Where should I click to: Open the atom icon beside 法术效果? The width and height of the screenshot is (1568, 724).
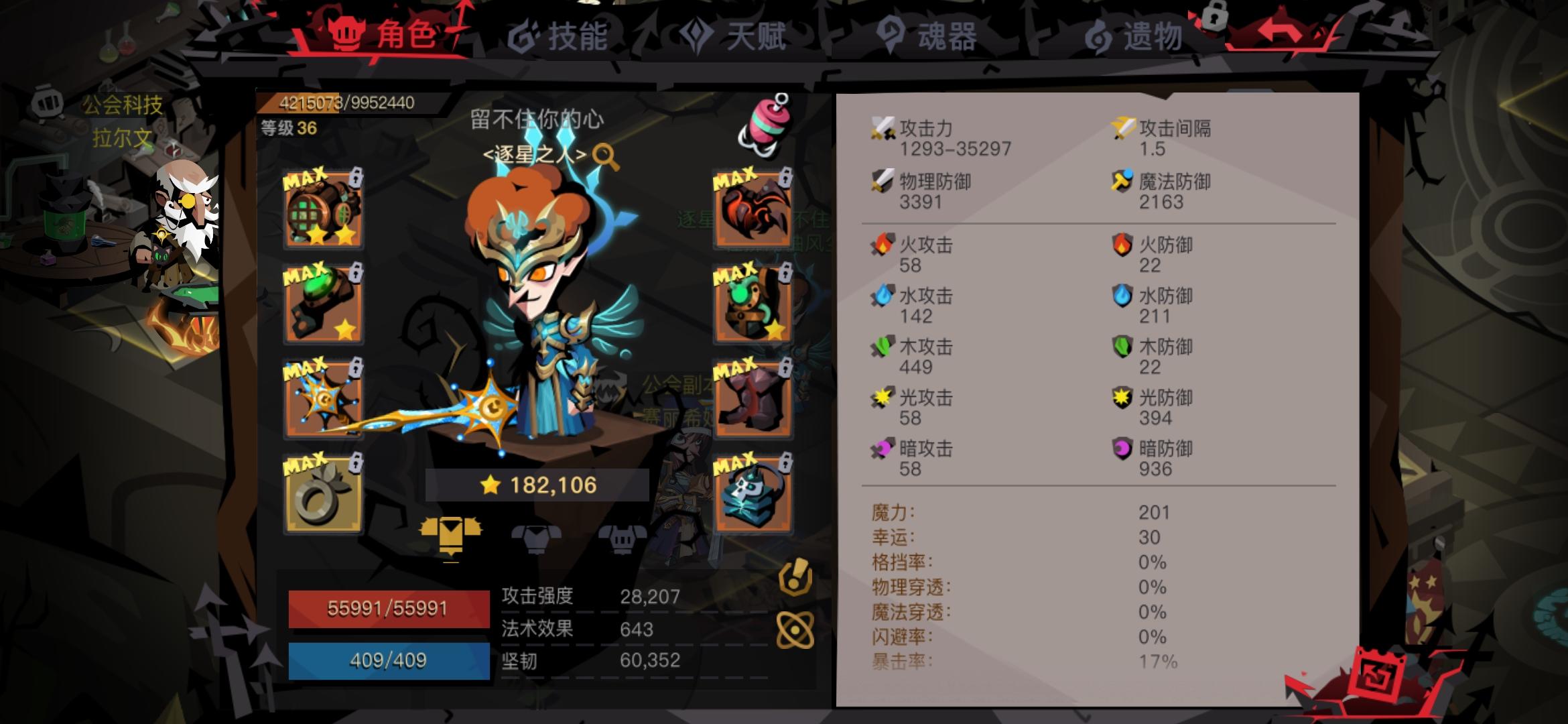tap(795, 629)
